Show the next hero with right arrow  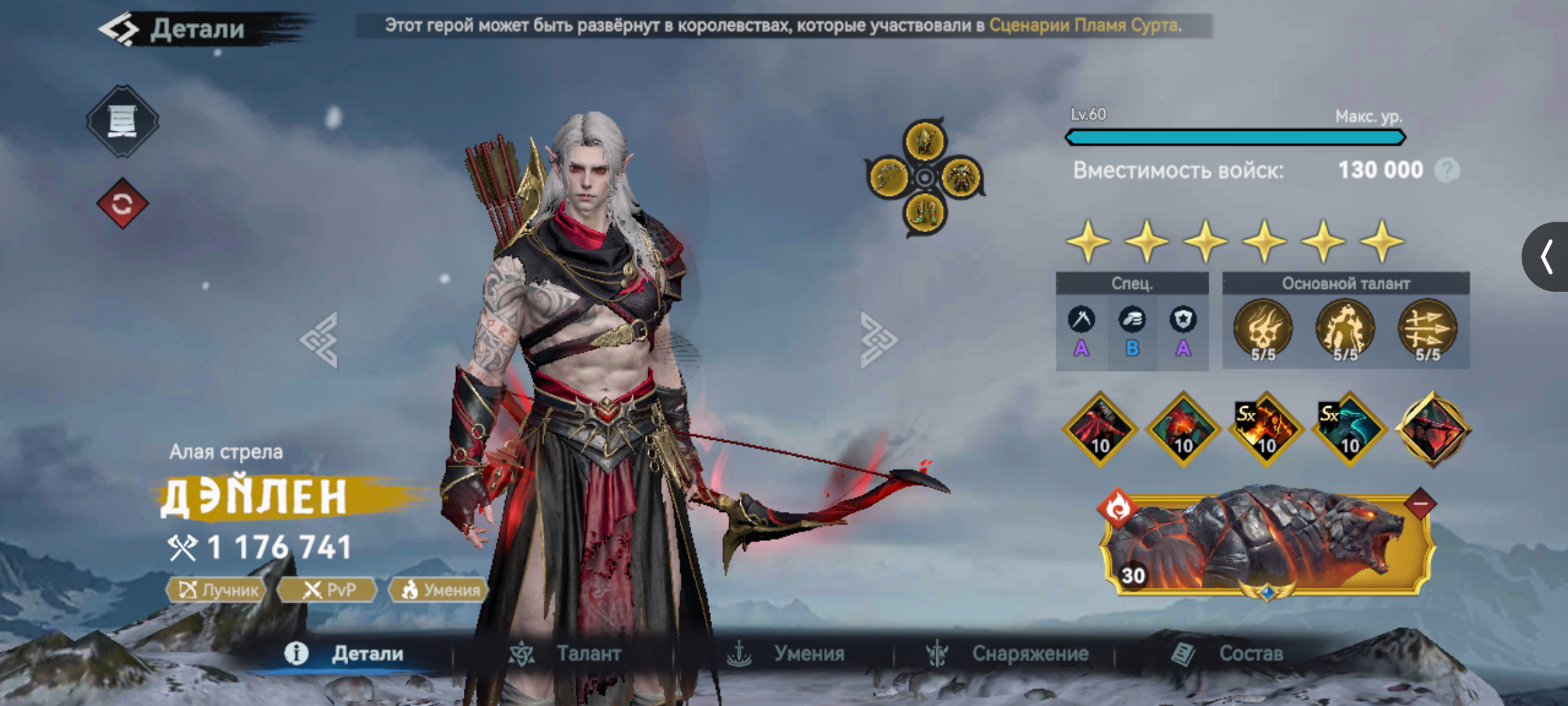click(x=878, y=340)
